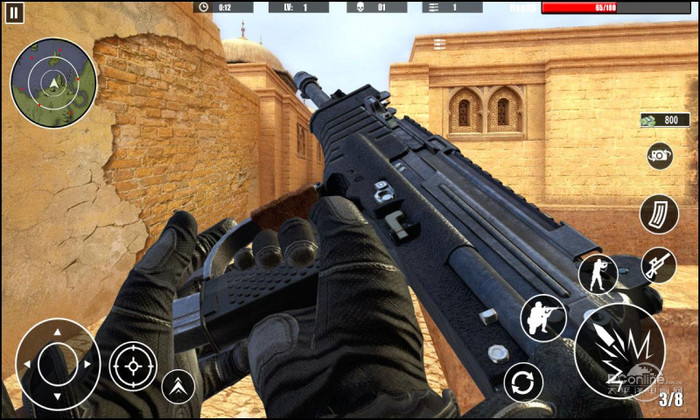Viewport: 700px width, 420px height.
Task: Tap the double-chevron jump button
Action: [179, 386]
